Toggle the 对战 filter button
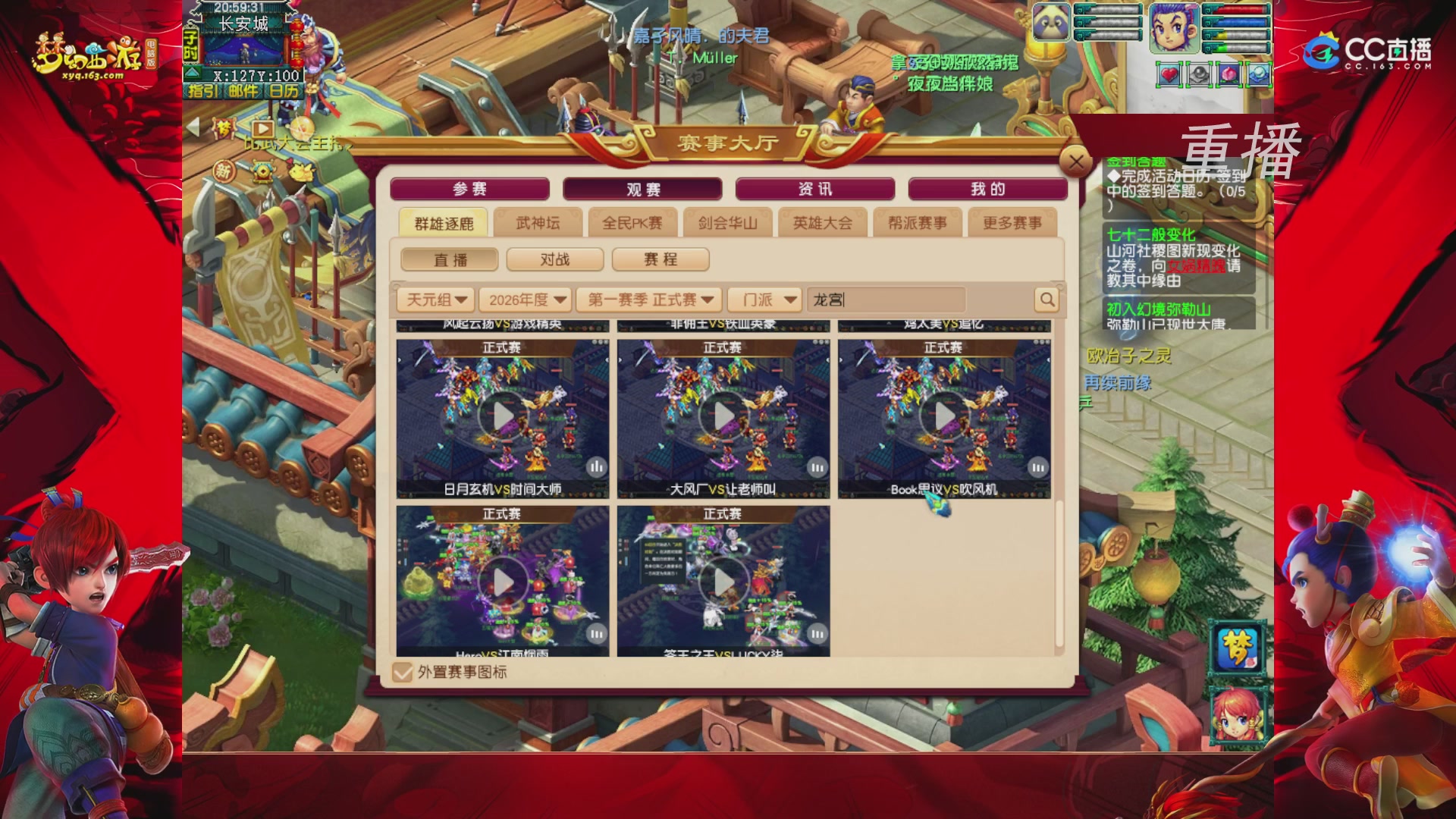This screenshot has width=1456, height=819. tap(554, 259)
